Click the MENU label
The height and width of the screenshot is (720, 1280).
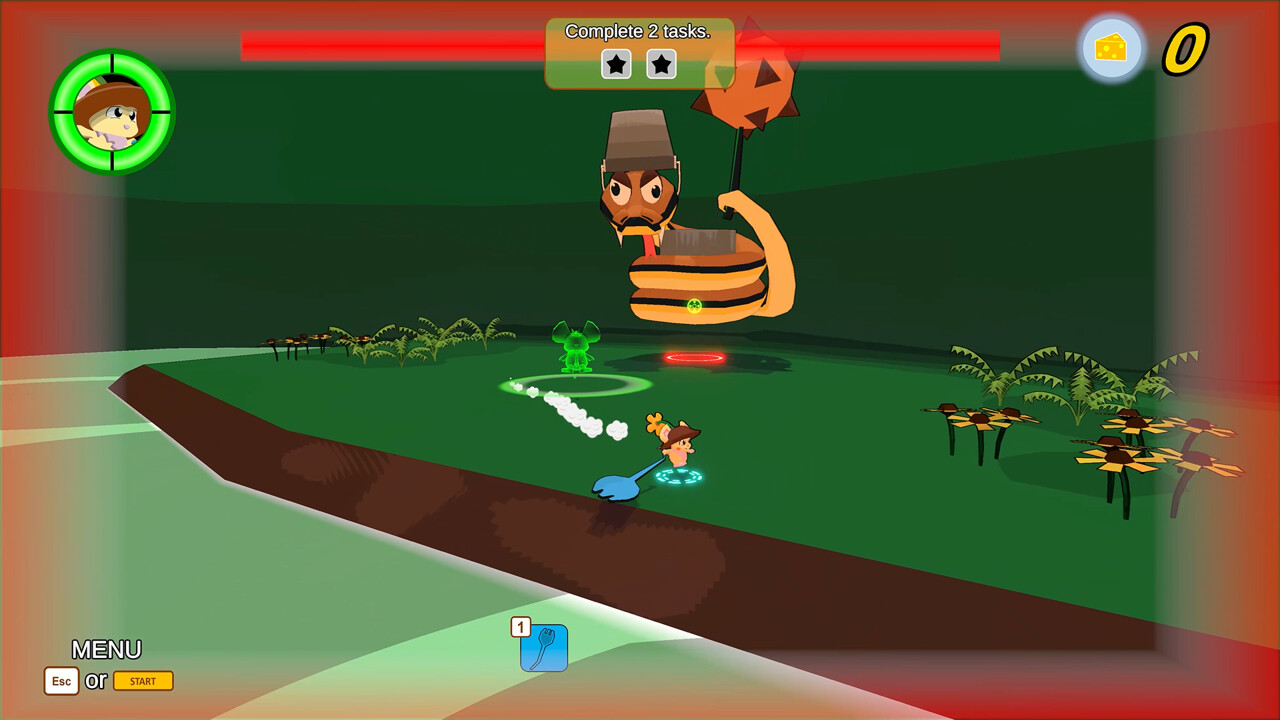point(108,650)
